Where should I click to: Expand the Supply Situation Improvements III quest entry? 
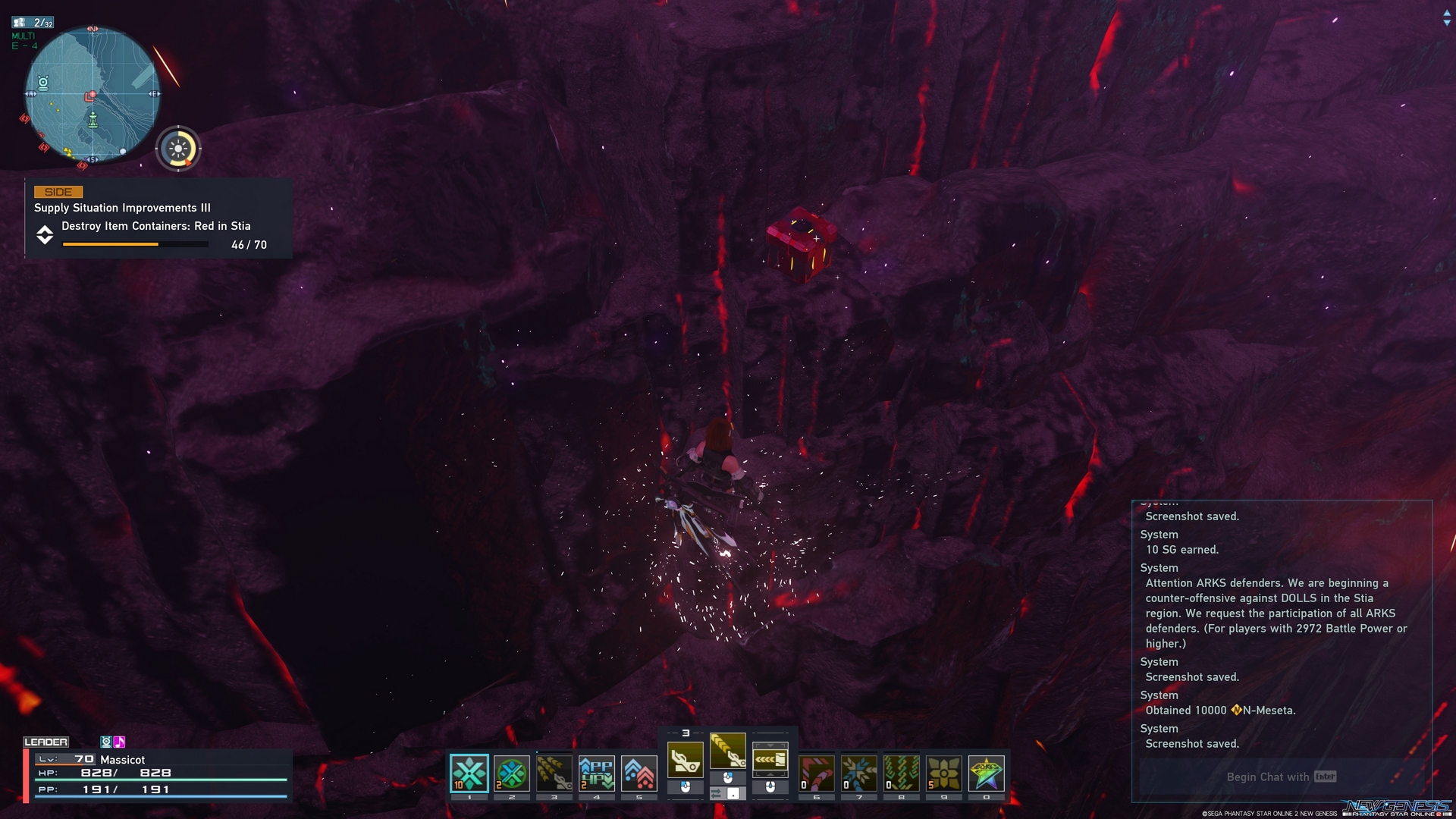123,207
